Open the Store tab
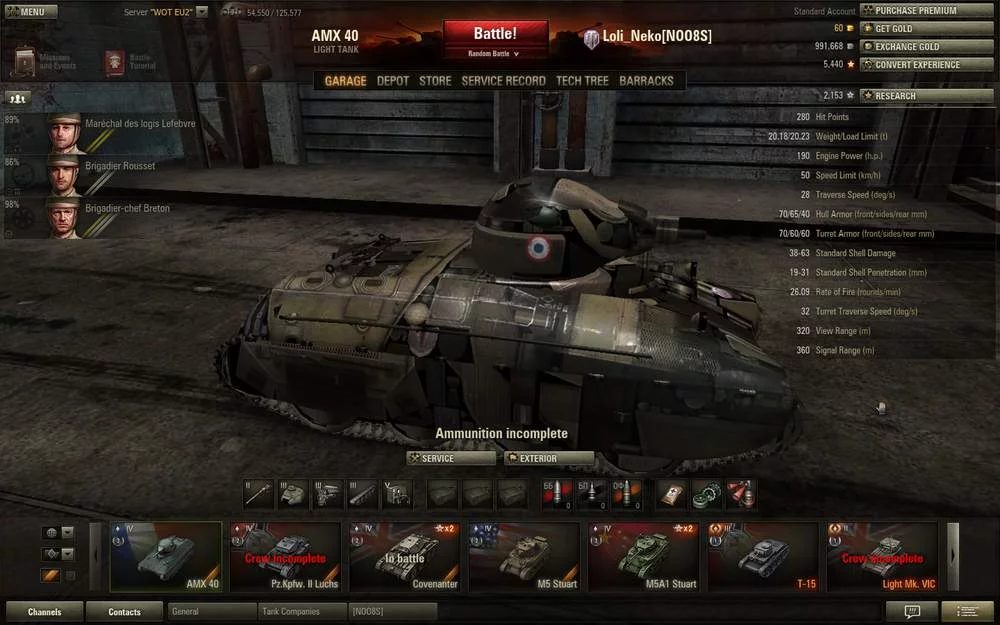This screenshot has height=625, width=1000. coord(435,81)
